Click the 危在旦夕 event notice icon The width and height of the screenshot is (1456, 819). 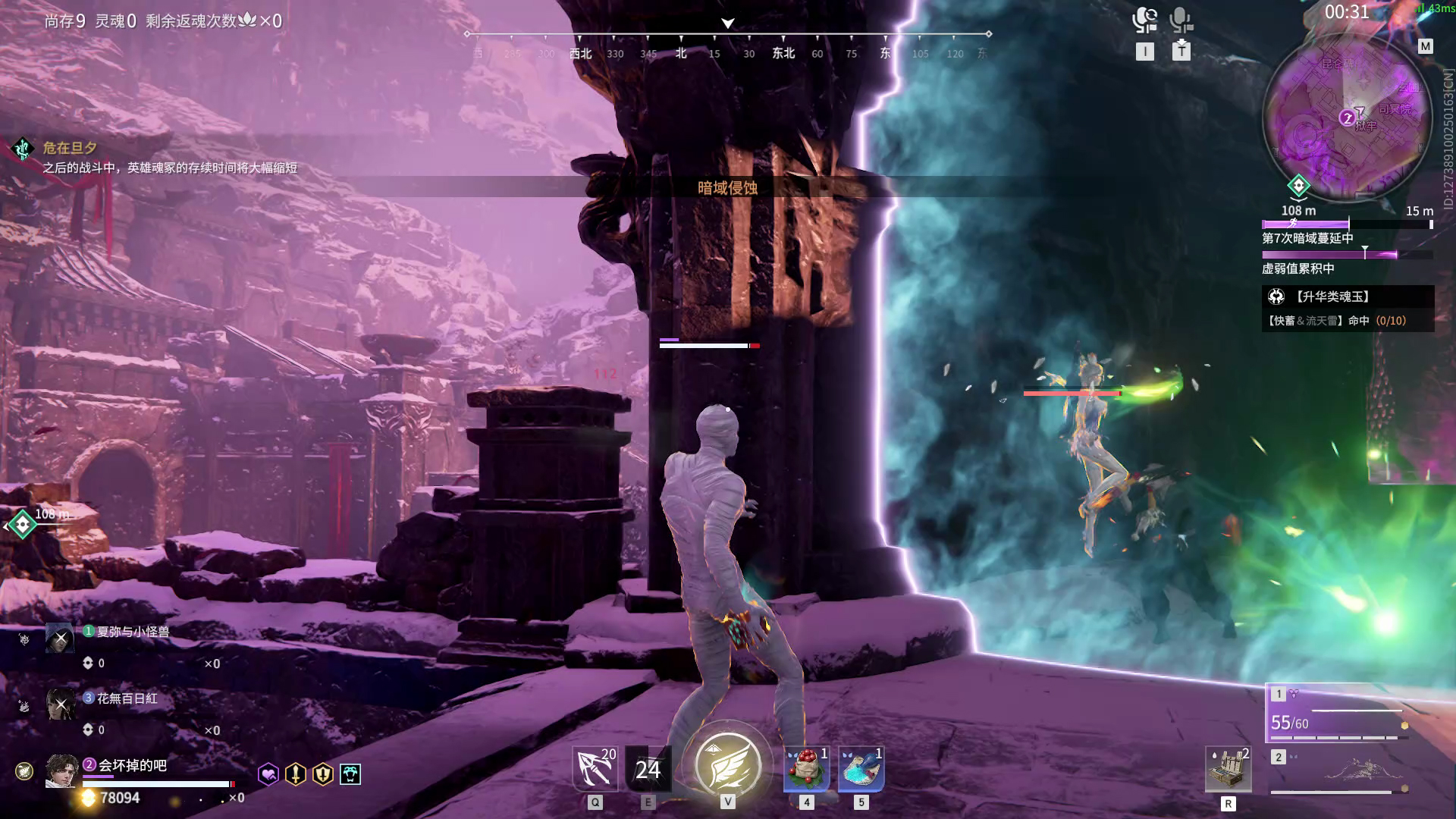[23, 149]
